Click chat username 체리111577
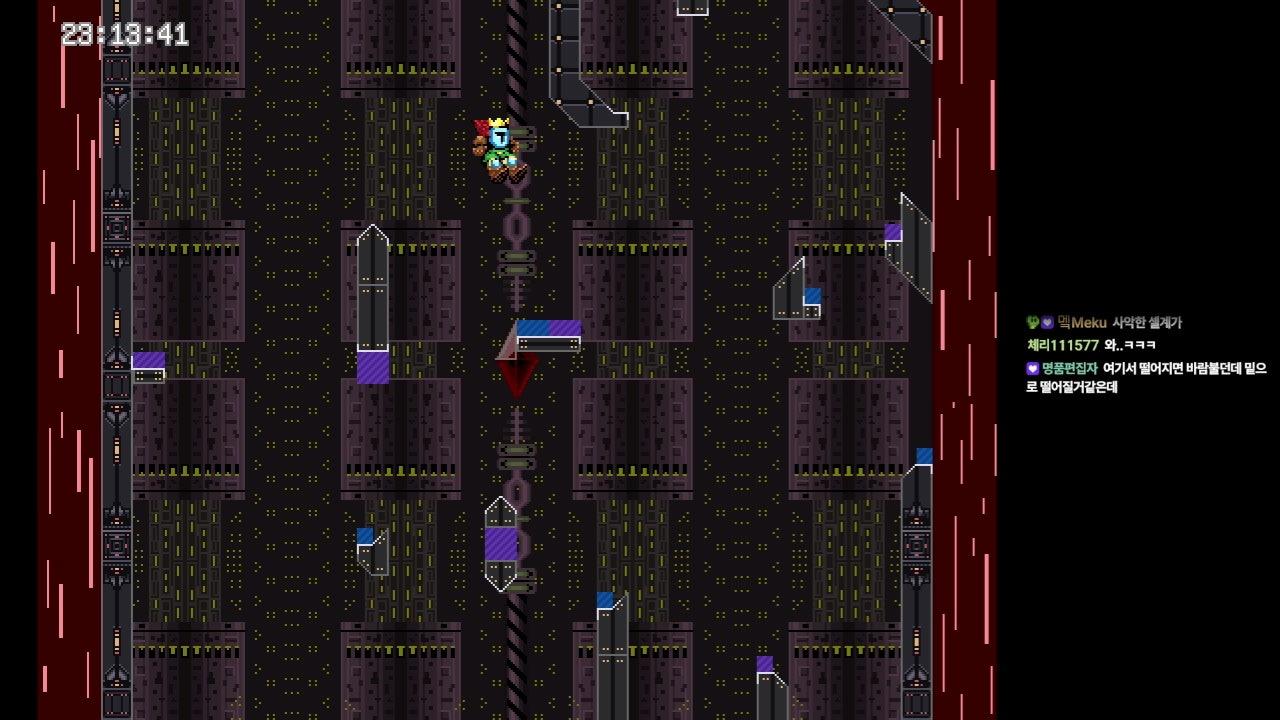1280x720 pixels. (x=1062, y=345)
